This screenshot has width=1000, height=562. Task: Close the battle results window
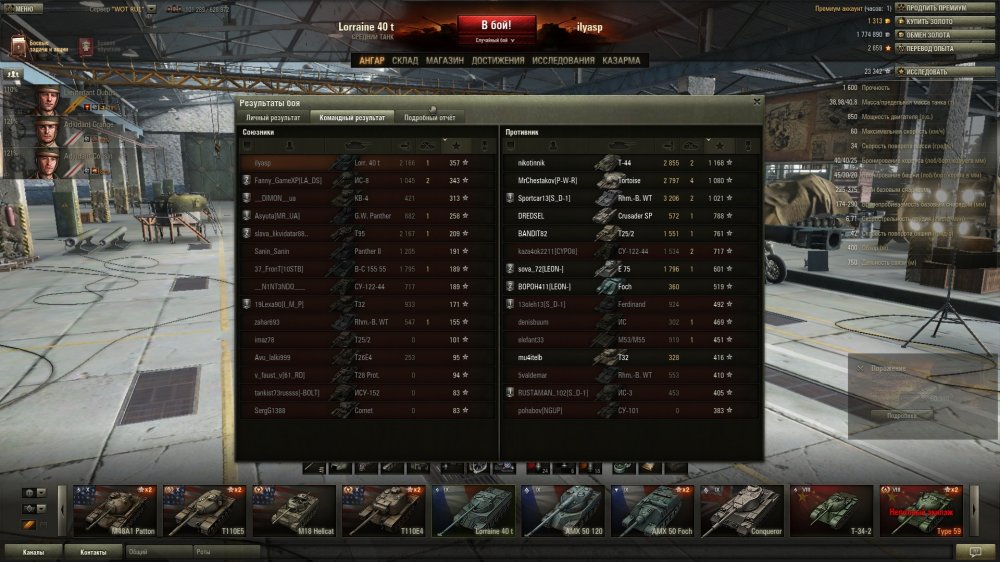tap(756, 101)
